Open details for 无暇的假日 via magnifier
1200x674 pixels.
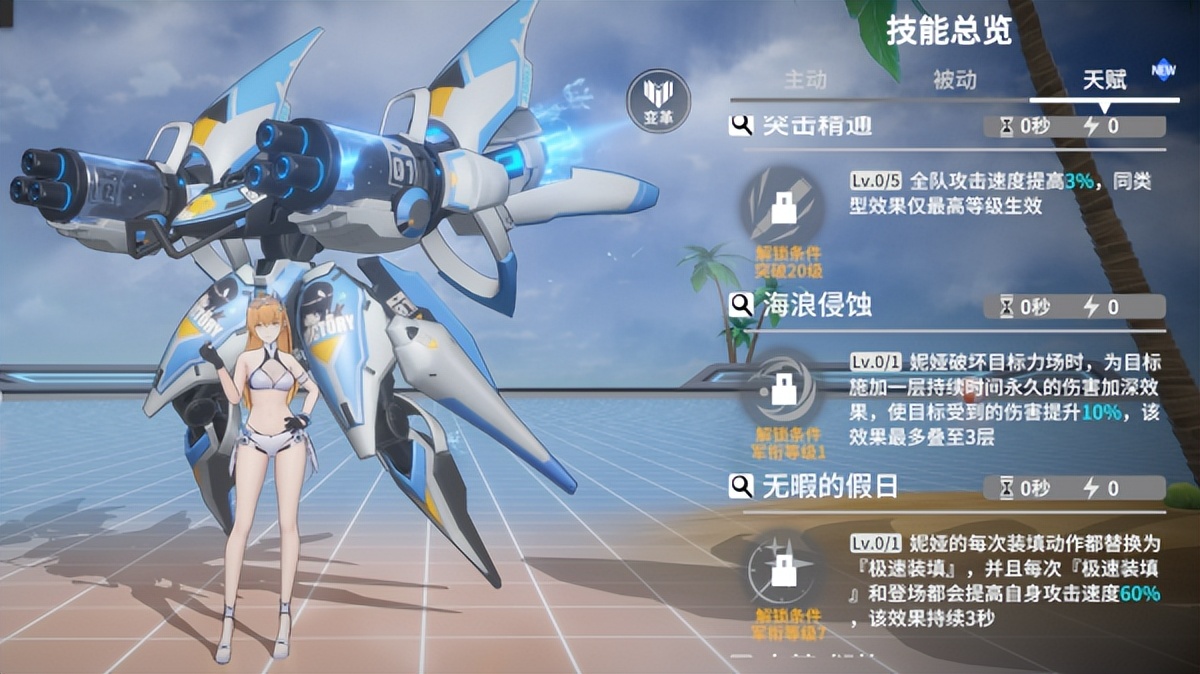click(x=741, y=487)
